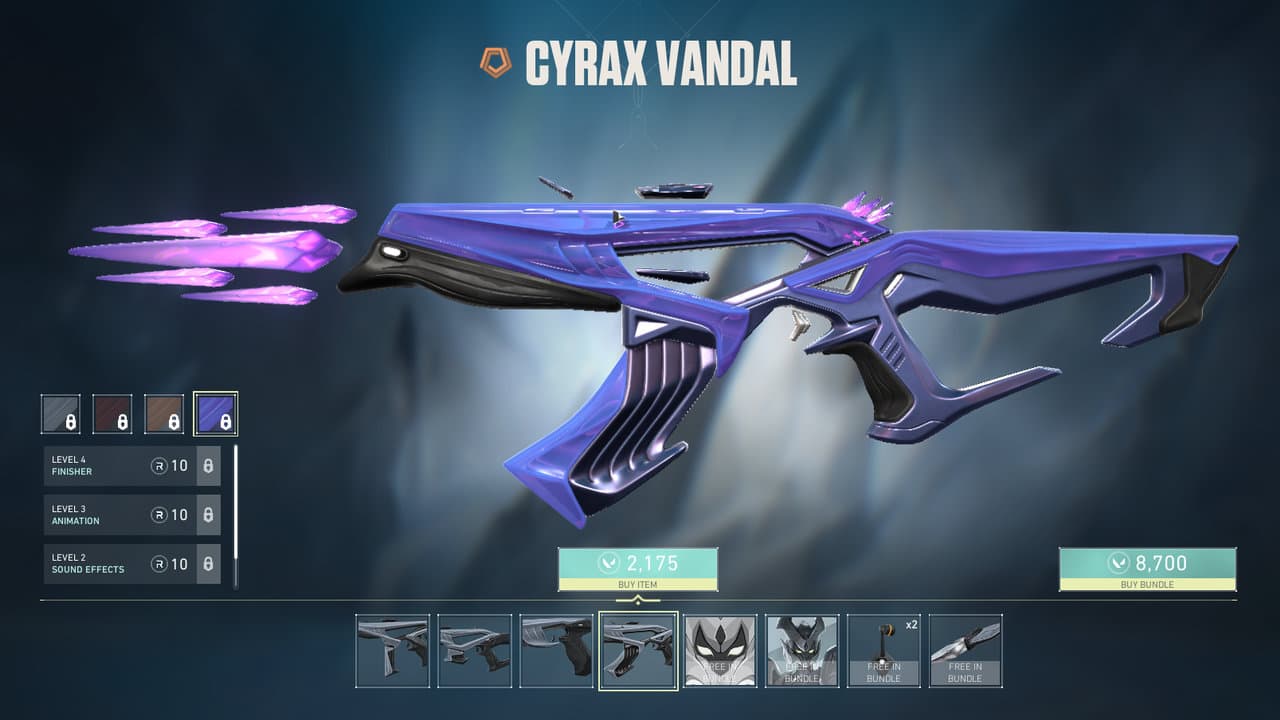Buy the bundle for 8,700
Viewport: 1280px width, 720px height.
(1147, 569)
